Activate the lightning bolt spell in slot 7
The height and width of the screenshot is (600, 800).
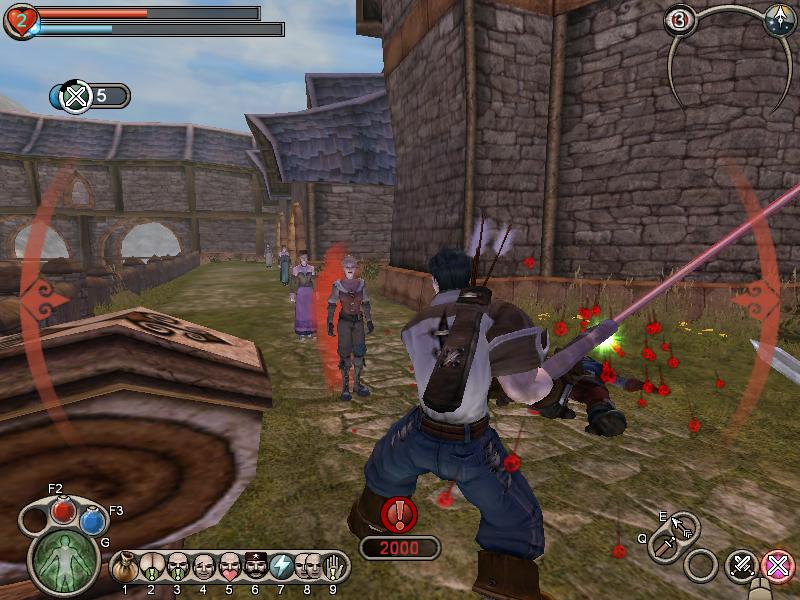pos(281,567)
